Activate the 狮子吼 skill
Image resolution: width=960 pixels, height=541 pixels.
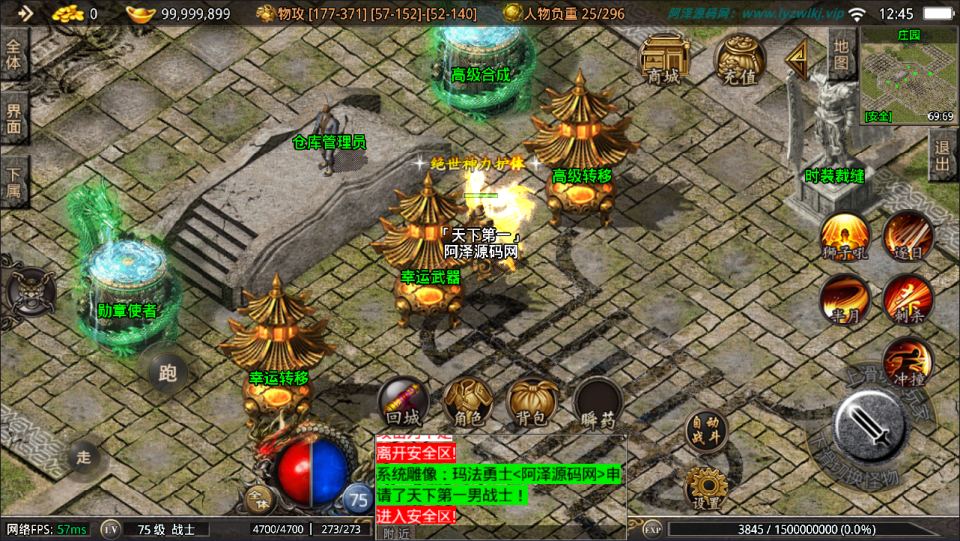pos(845,237)
